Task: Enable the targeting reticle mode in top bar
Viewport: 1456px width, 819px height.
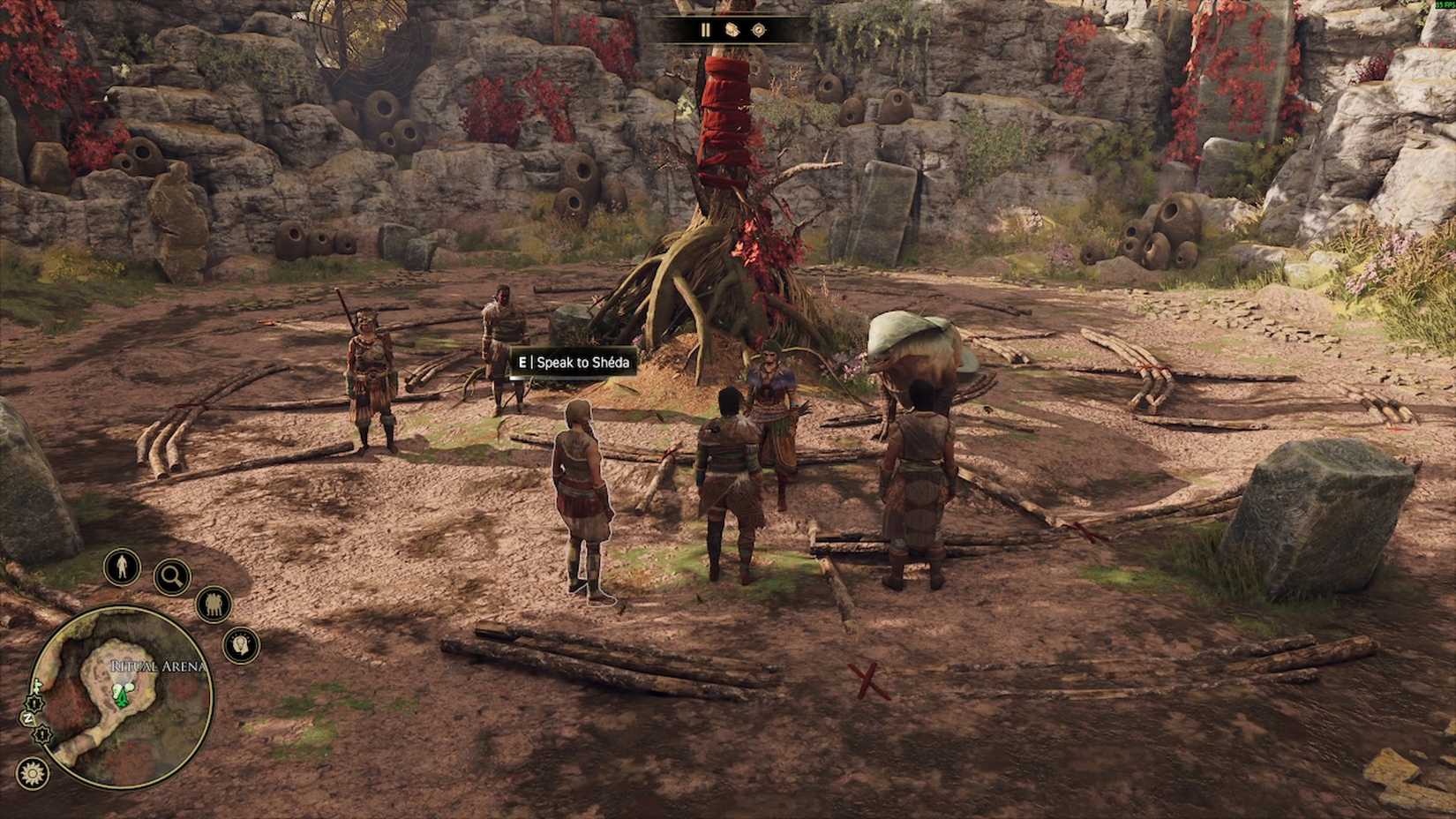Action: 758,30
